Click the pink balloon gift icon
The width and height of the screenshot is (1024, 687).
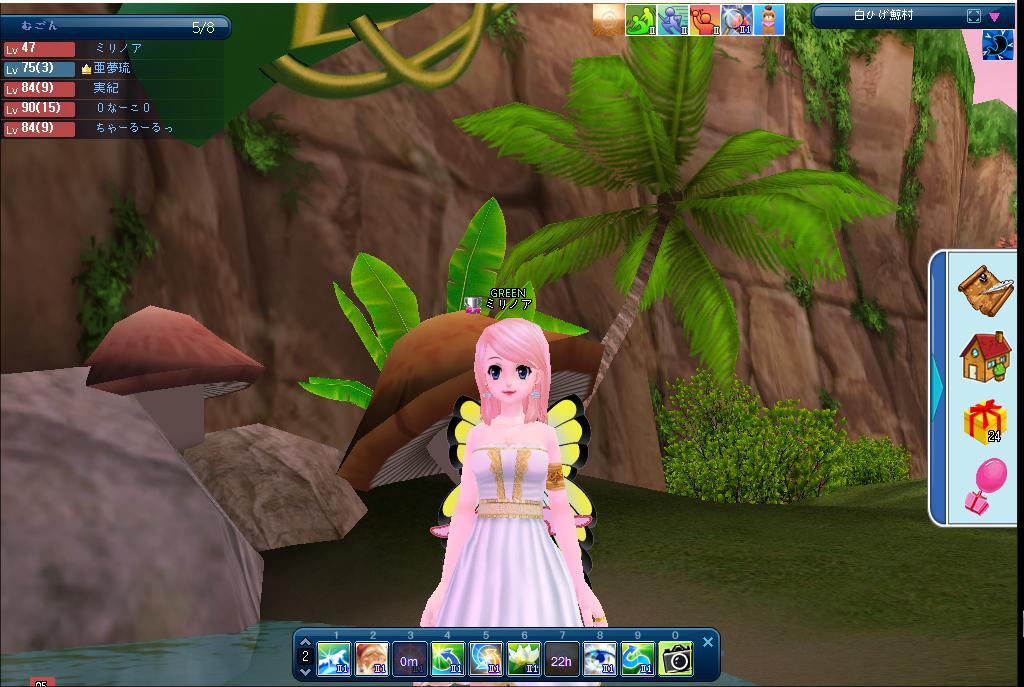[985, 487]
